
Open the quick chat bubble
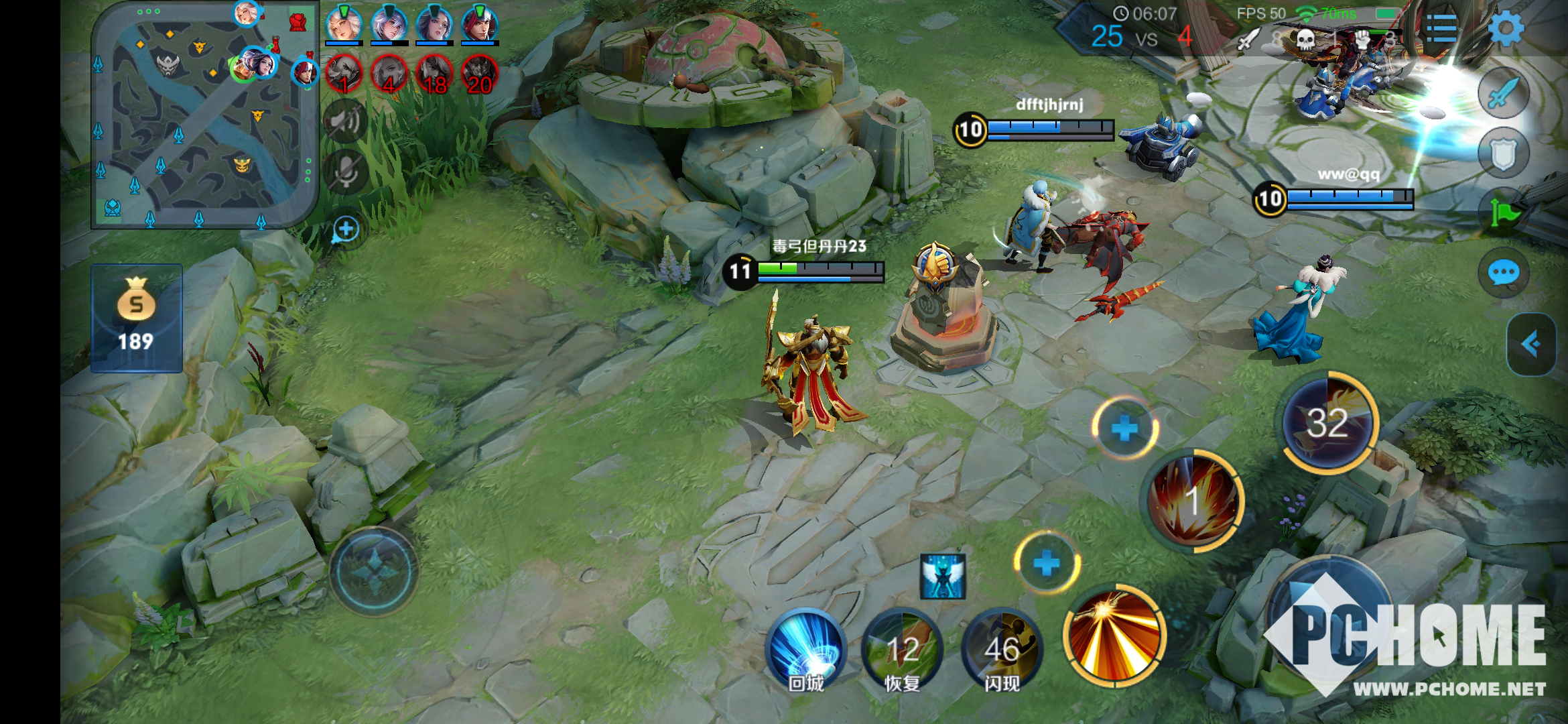pyautogui.click(x=1504, y=273)
